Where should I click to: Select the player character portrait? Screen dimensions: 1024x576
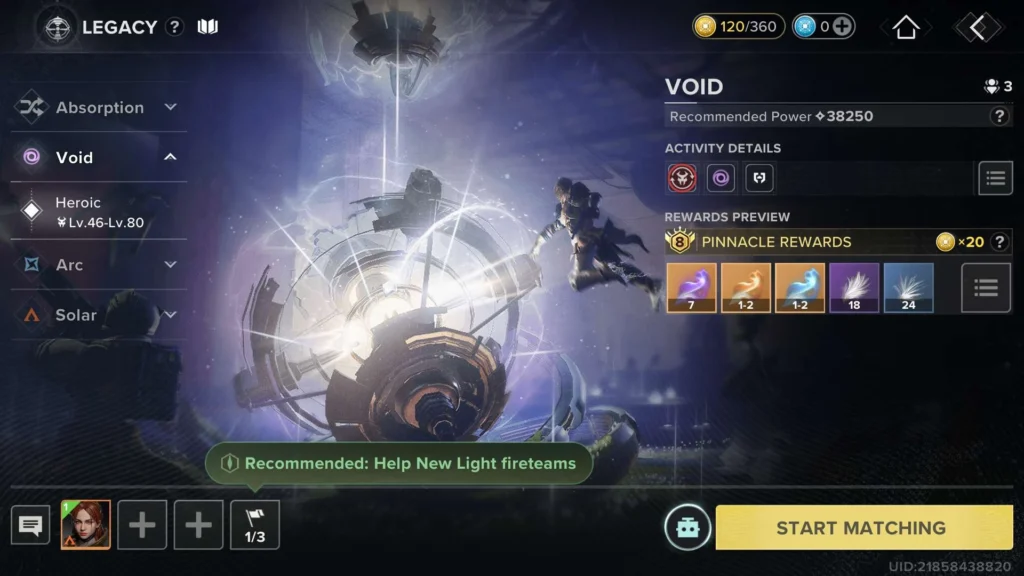coord(85,525)
